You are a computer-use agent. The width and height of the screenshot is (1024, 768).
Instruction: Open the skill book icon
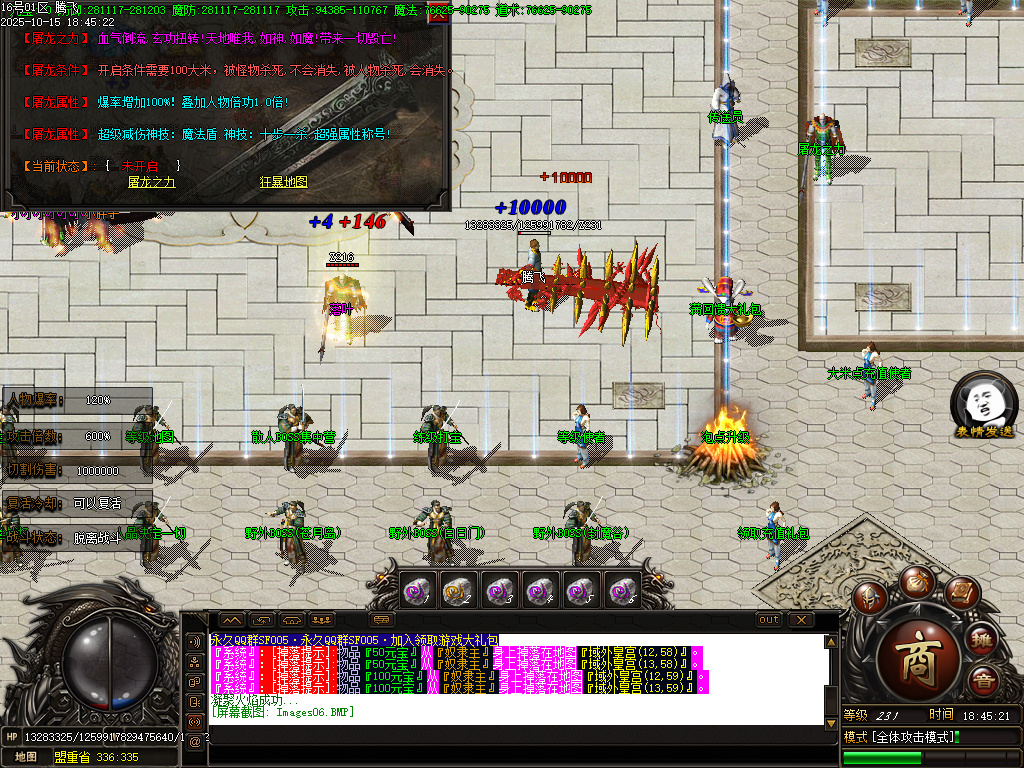tap(961, 594)
